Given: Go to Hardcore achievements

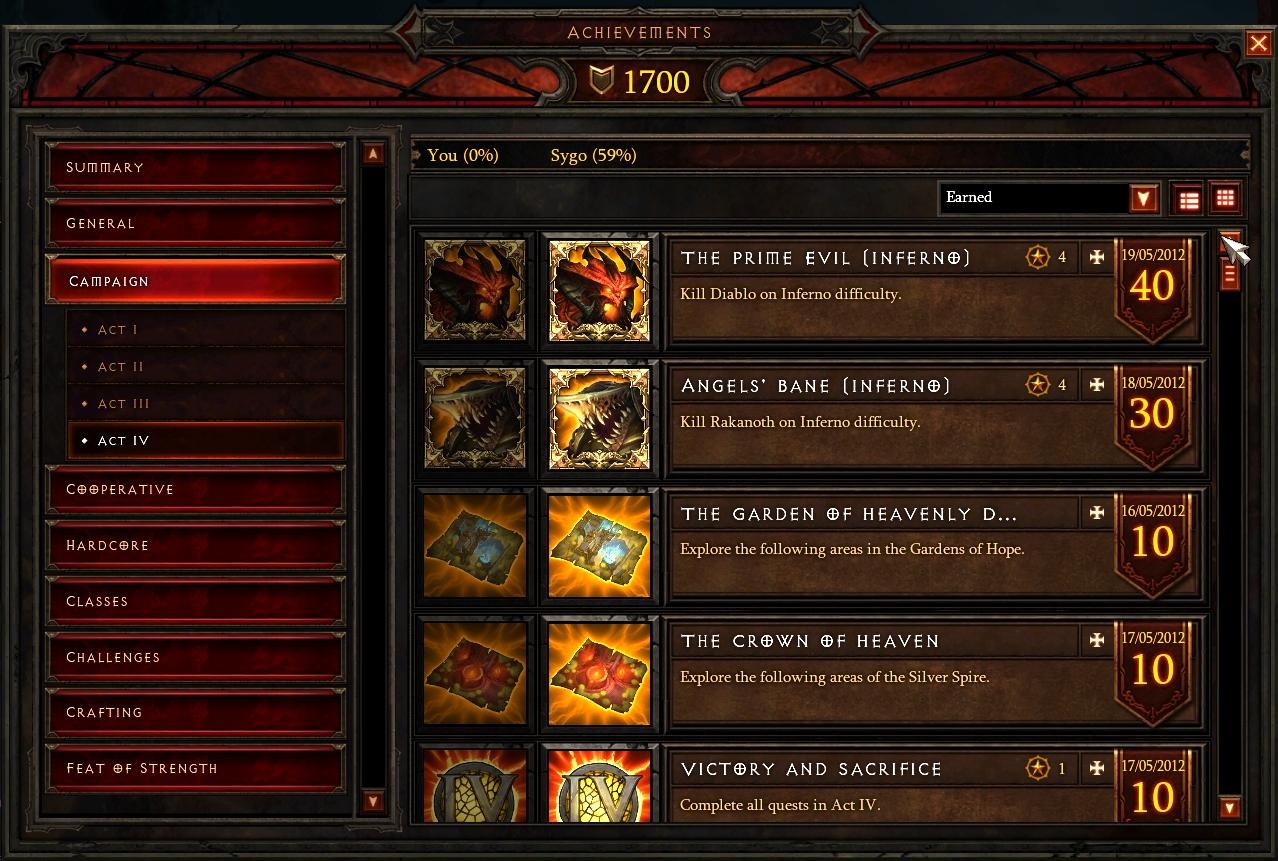Looking at the screenshot, I should coord(195,545).
